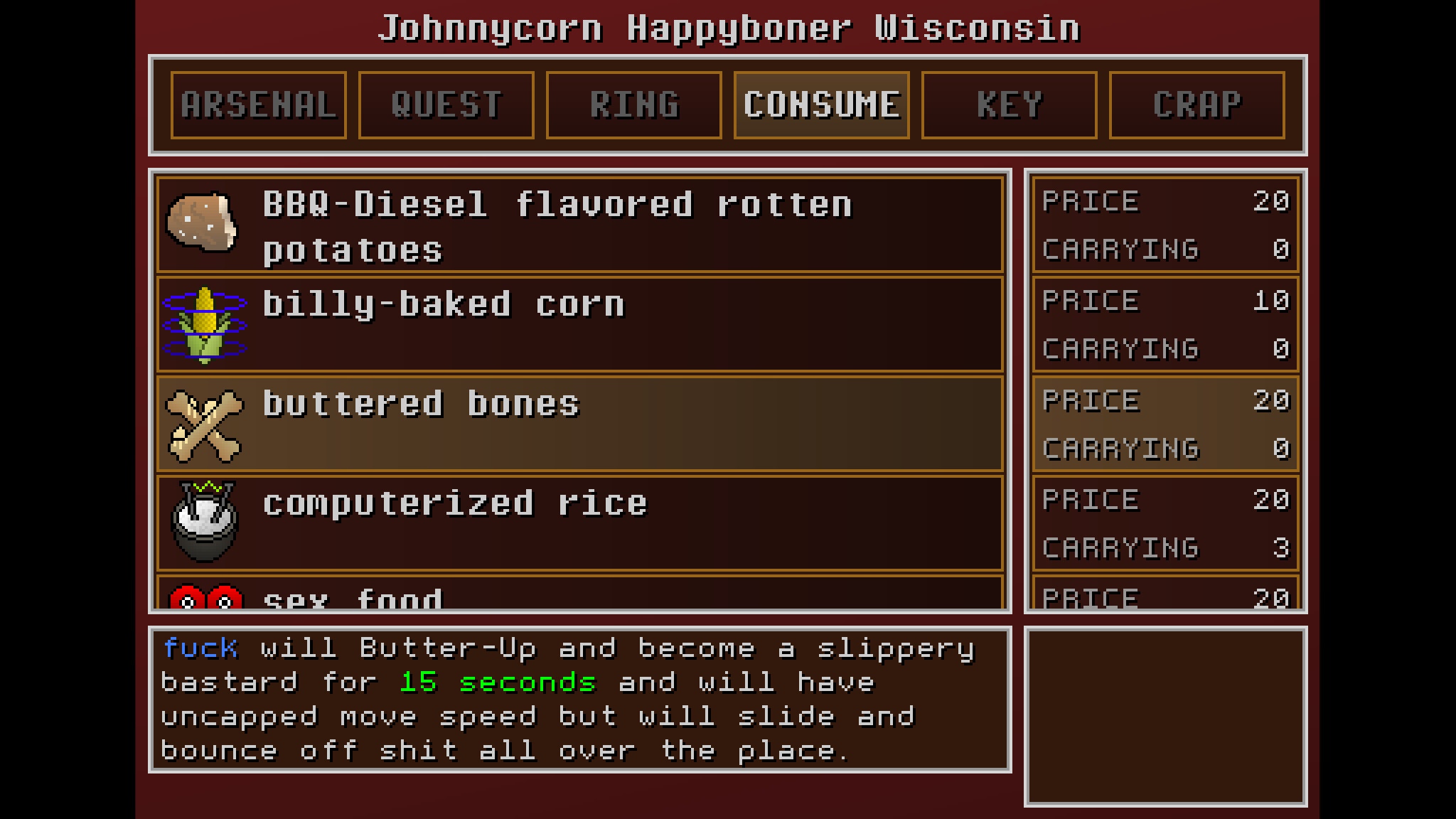
Task: Switch to the ARSENAL tab
Action: (x=259, y=104)
